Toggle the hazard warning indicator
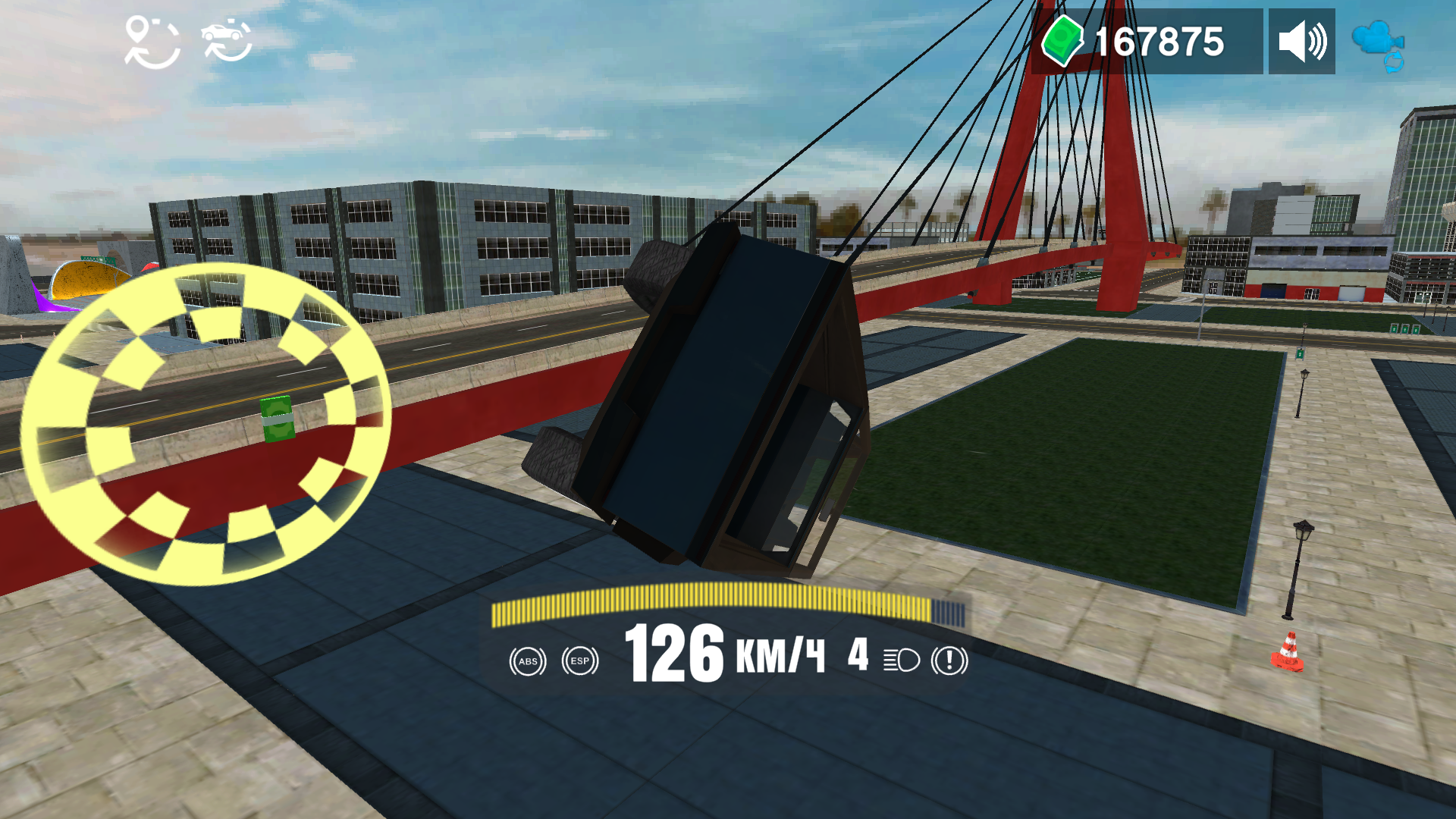The height and width of the screenshot is (819, 1456). tap(949, 662)
